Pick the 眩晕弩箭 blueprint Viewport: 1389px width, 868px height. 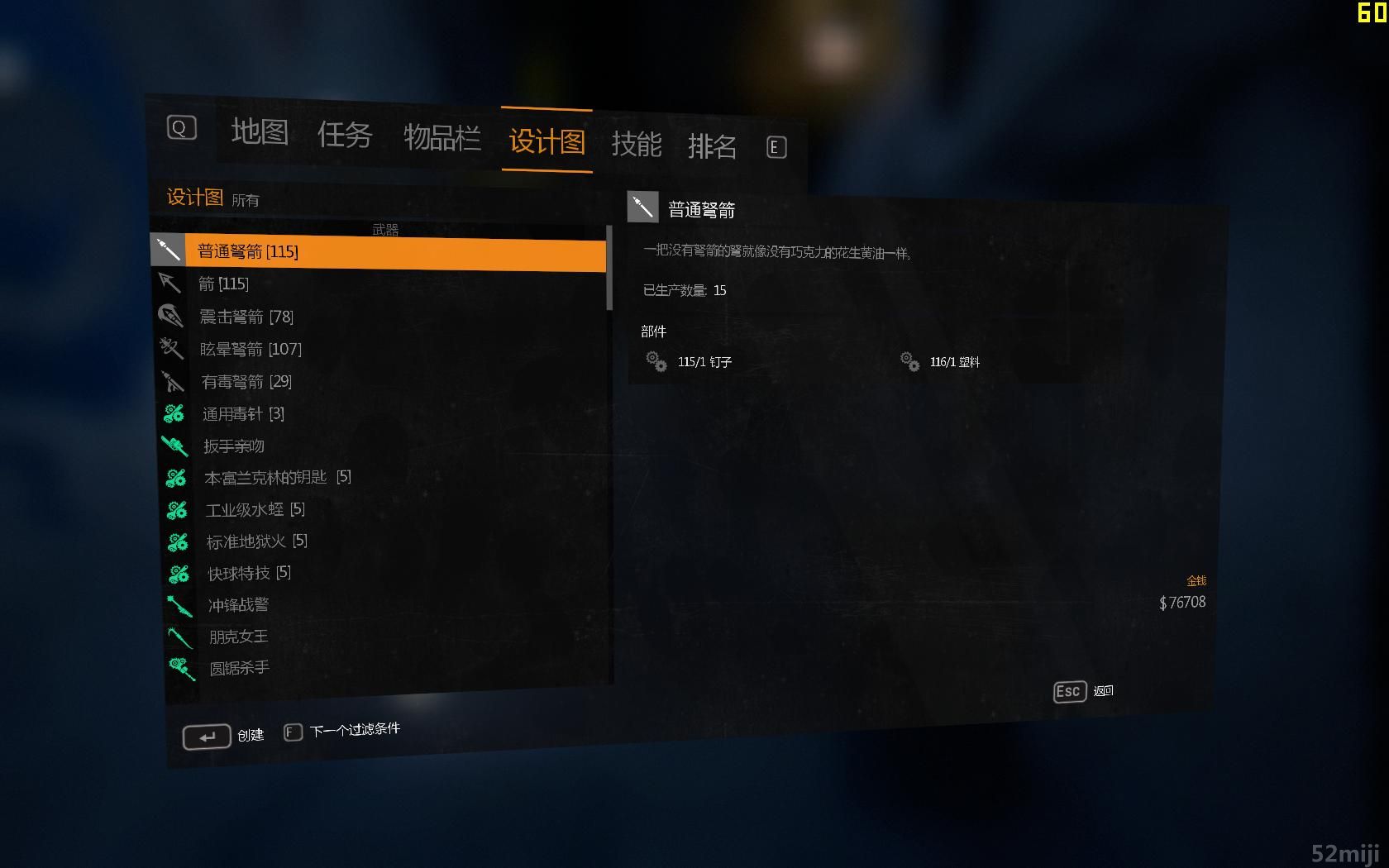[x=251, y=349]
